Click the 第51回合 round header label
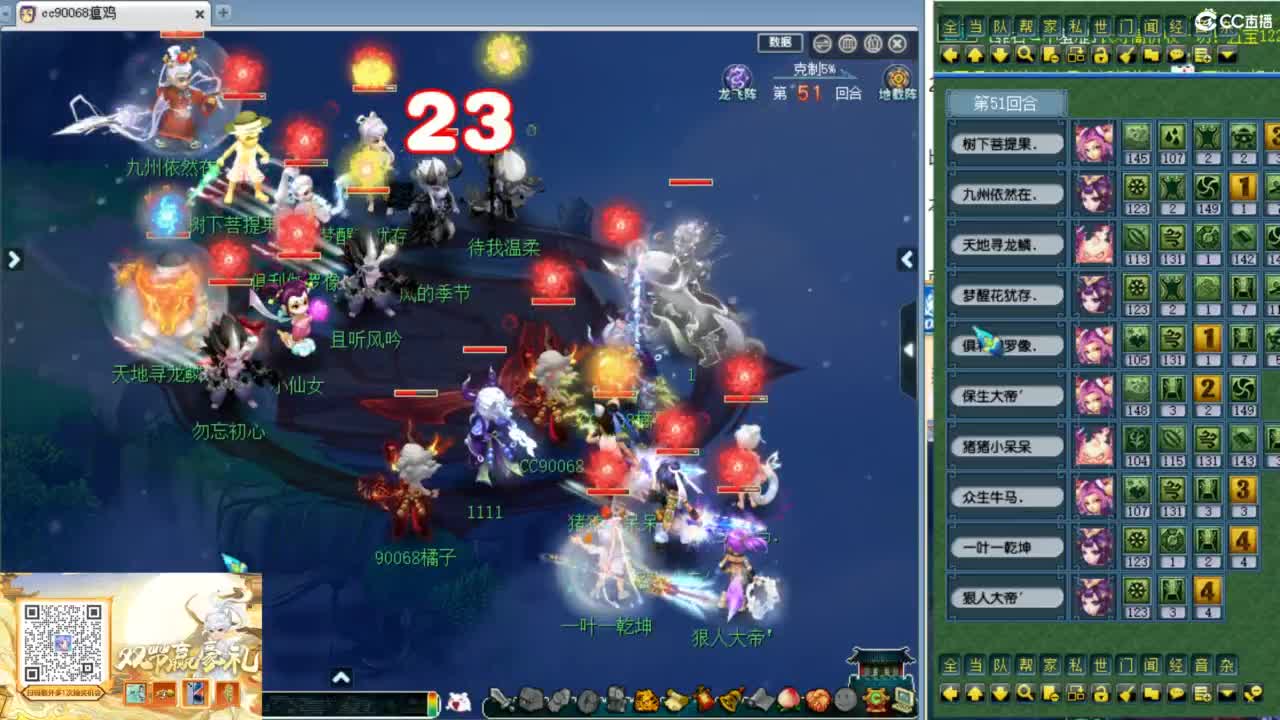Screen dimensions: 1280x720 tap(1005, 101)
